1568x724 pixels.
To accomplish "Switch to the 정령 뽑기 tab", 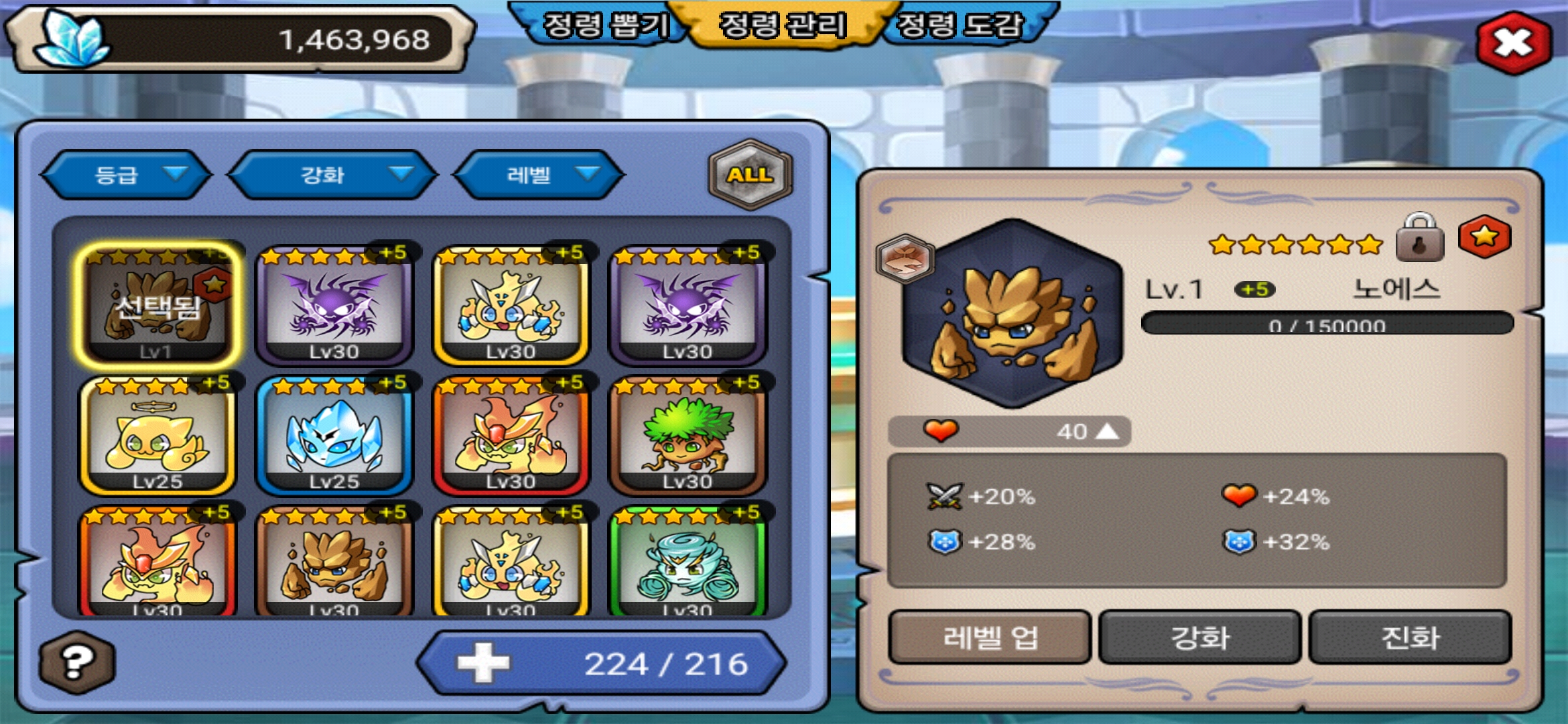I will point(604,25).
